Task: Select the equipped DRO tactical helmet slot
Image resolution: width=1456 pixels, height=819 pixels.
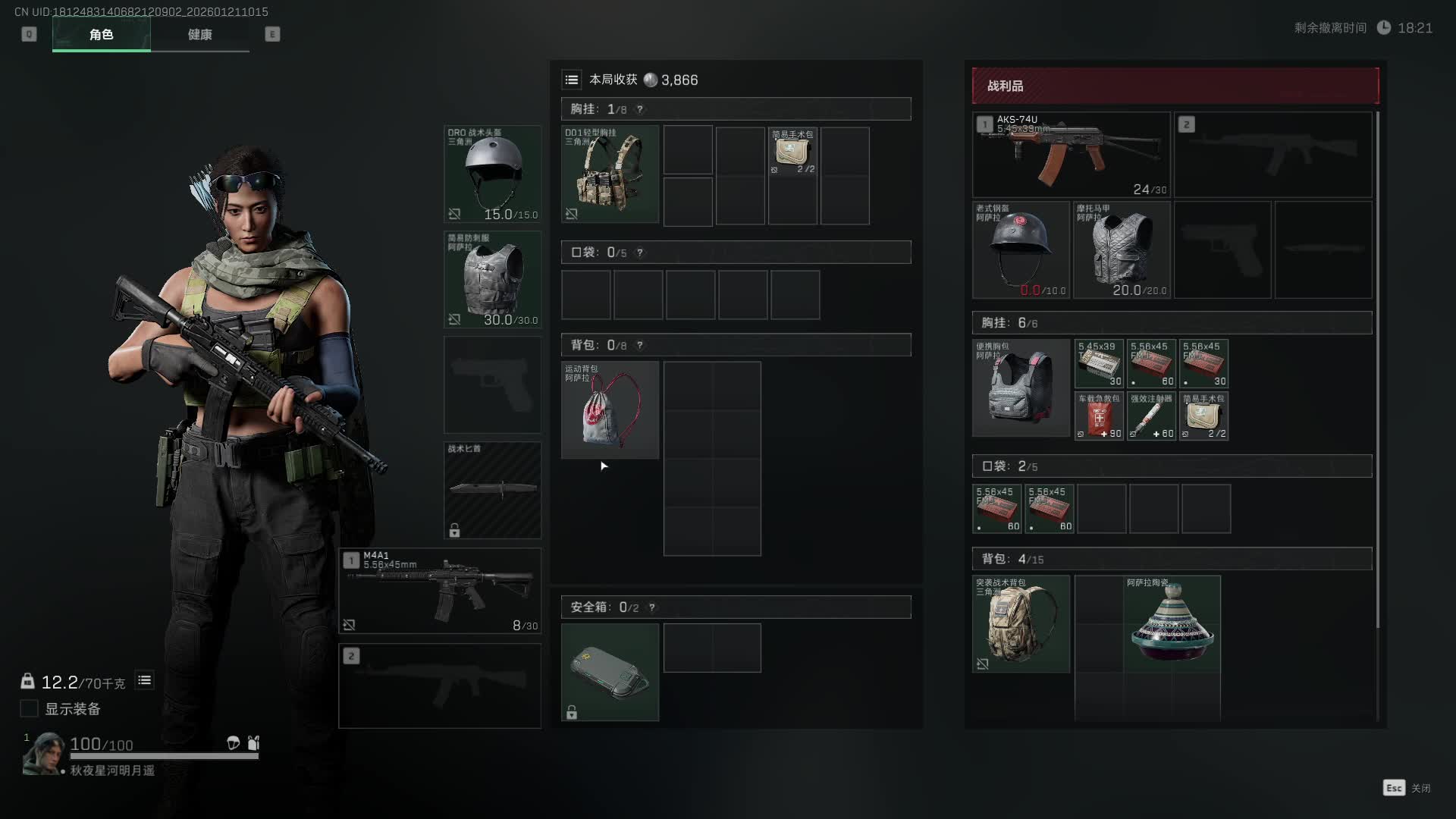Action: (493, 174)
